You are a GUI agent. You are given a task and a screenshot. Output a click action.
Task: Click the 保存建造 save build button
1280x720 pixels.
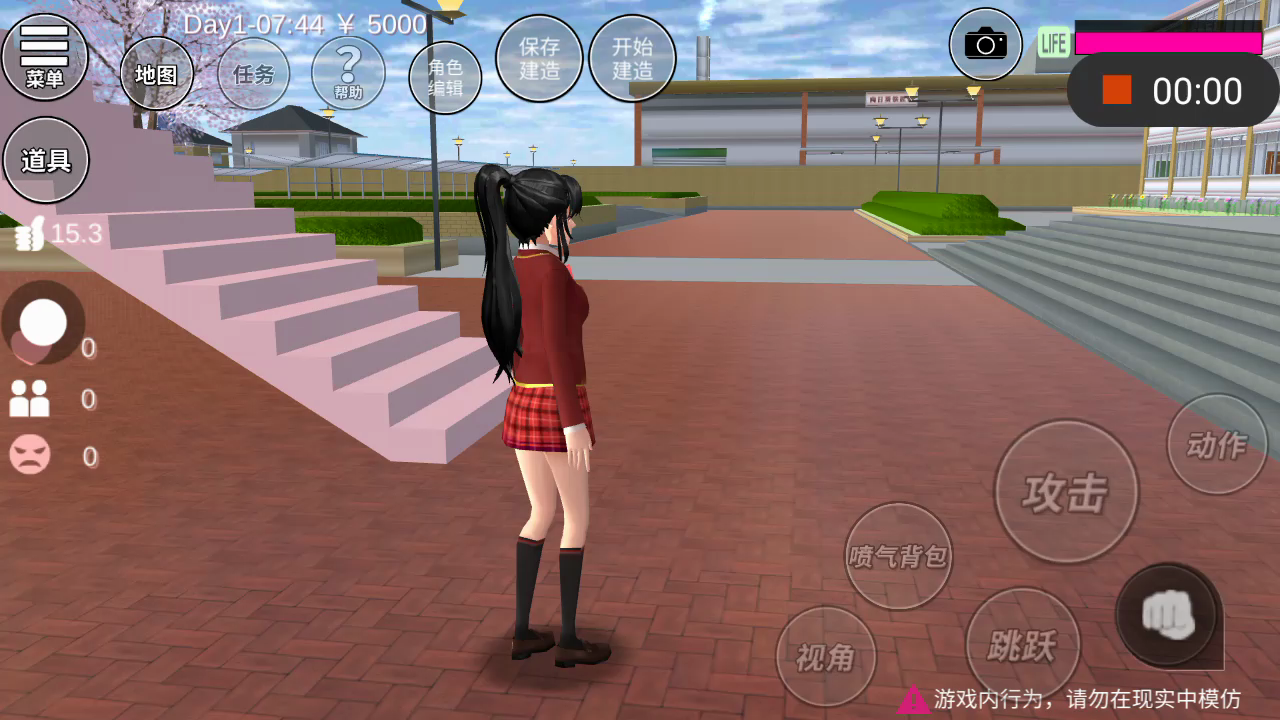coord(539,58)
